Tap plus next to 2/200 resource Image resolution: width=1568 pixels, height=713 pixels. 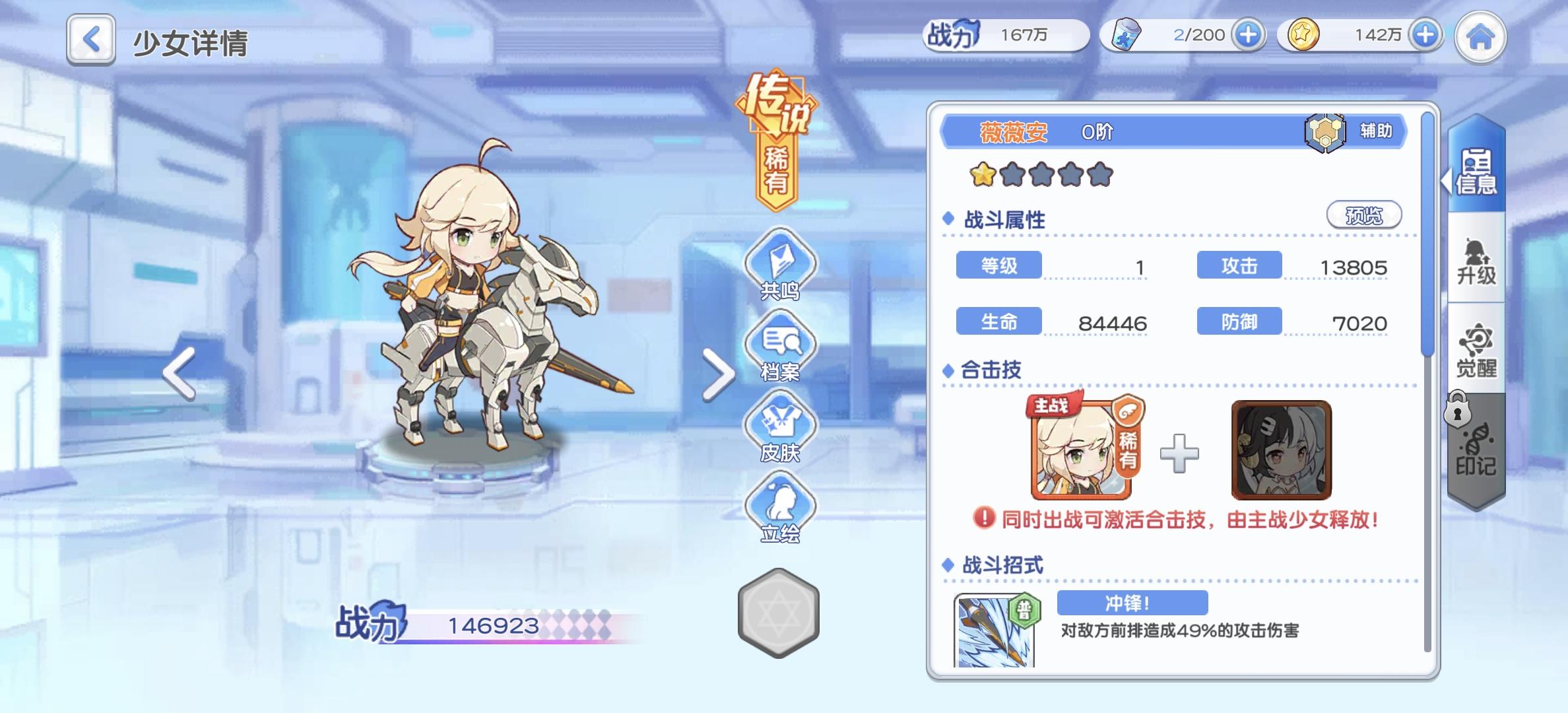coord(1247,34)
